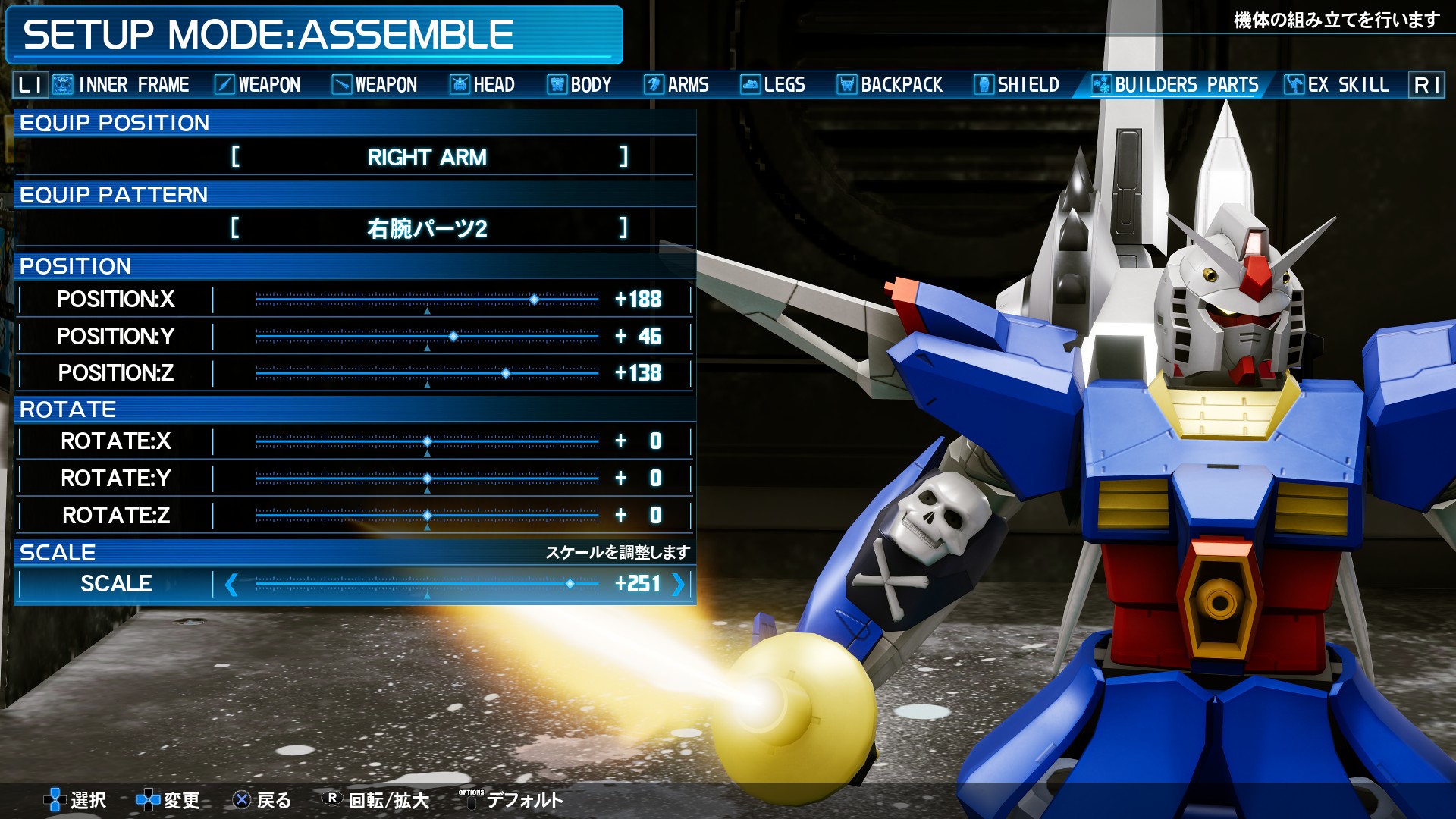Open the BACKPACK tab
1456x819 pixels.
[890, 84]
